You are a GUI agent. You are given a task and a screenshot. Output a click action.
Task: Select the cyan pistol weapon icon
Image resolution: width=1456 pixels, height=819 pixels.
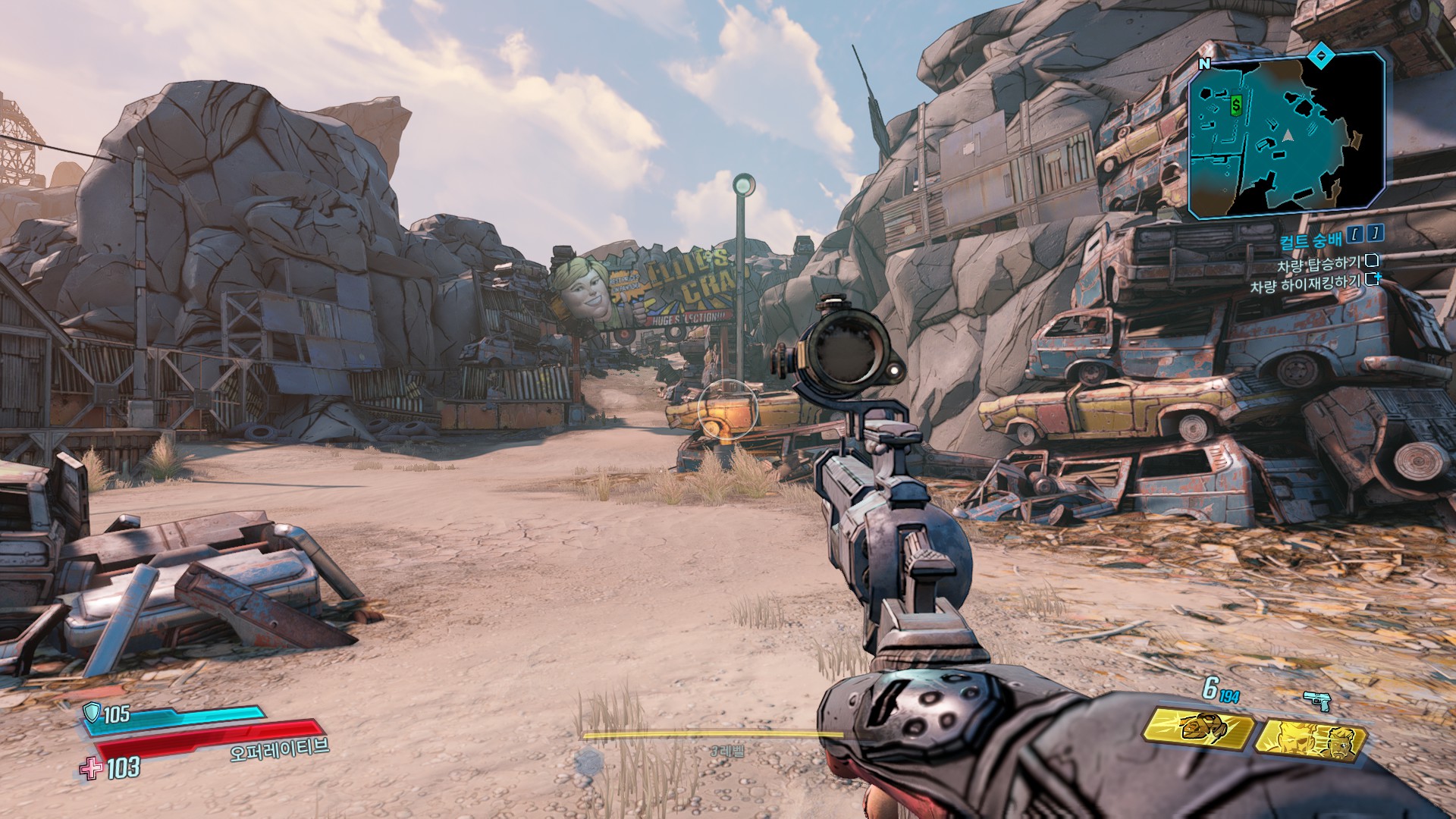(1317, 701)
